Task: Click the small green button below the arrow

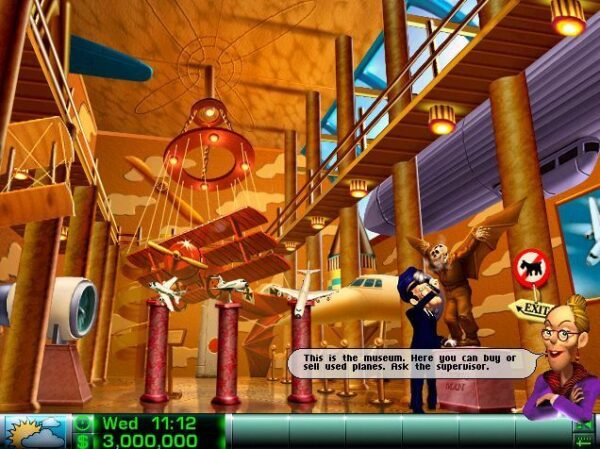Action: pos(583,441)
